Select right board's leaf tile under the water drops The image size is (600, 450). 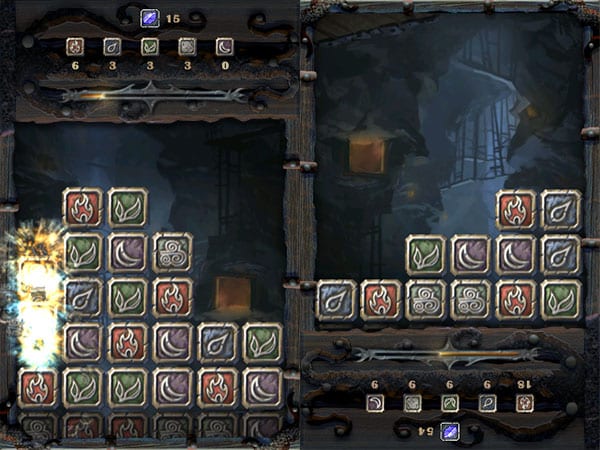561,299
